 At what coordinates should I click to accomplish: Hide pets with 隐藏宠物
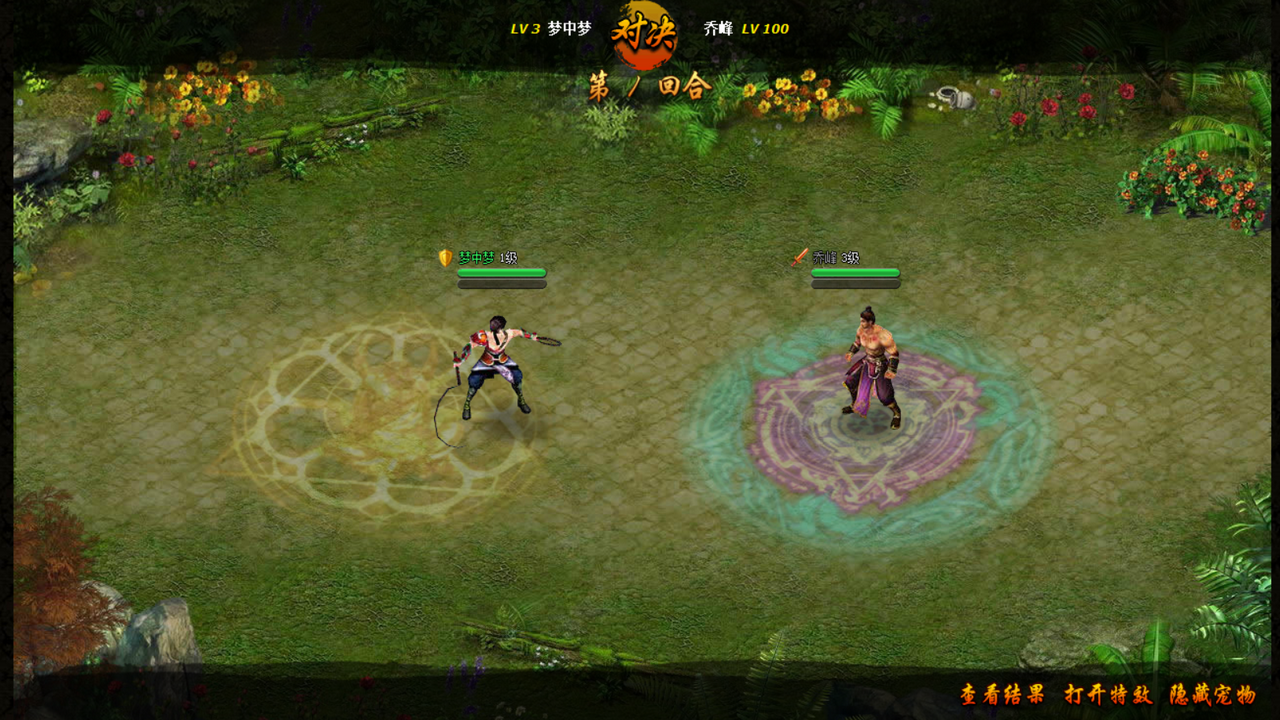click(1213, 695)
